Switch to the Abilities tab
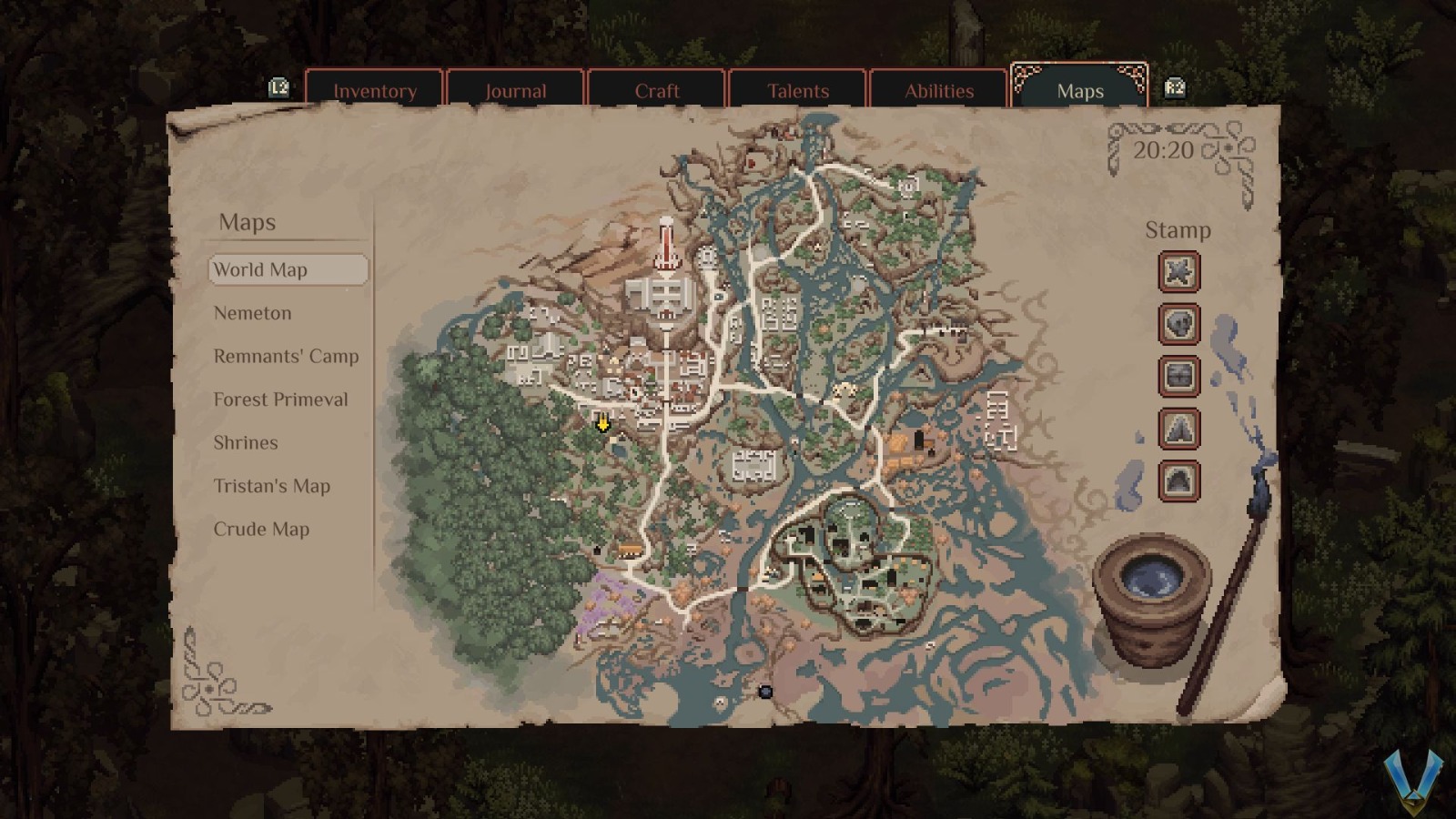Image resolution: width=1456 pixels, height=819 pixels. (x=938, y=91)
